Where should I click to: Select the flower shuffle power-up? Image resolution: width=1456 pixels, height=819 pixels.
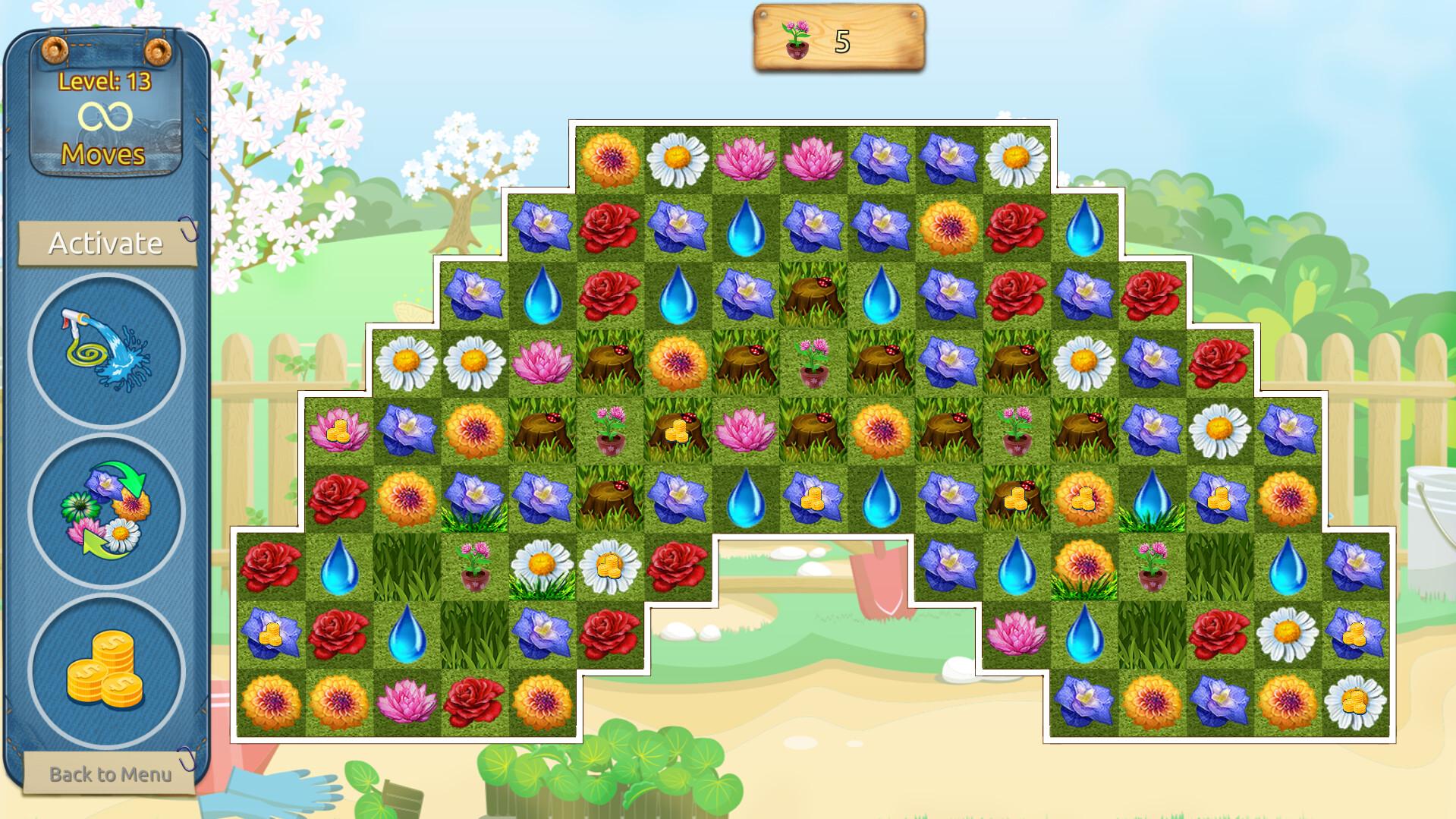pos(106,510)
